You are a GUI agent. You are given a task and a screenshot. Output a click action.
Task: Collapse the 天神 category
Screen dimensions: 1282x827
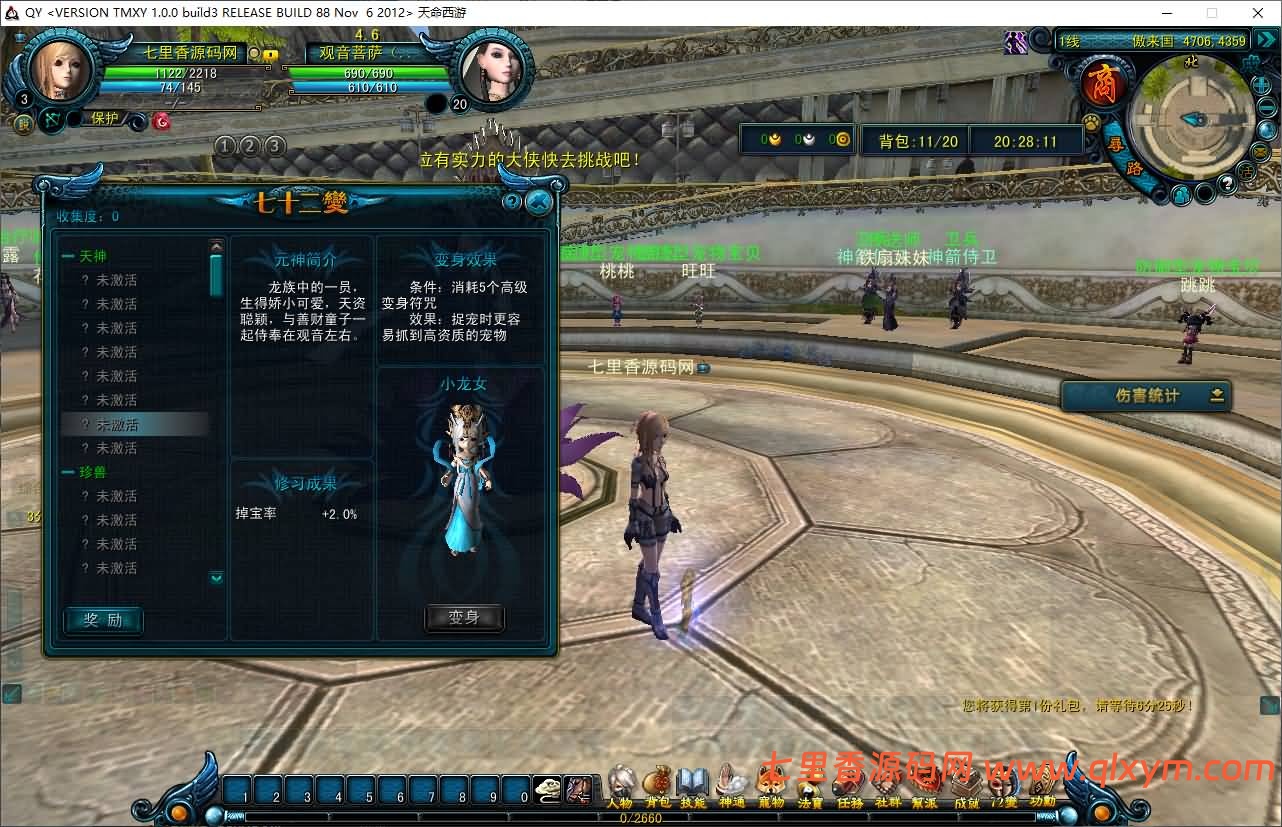[x=69, y=256]
